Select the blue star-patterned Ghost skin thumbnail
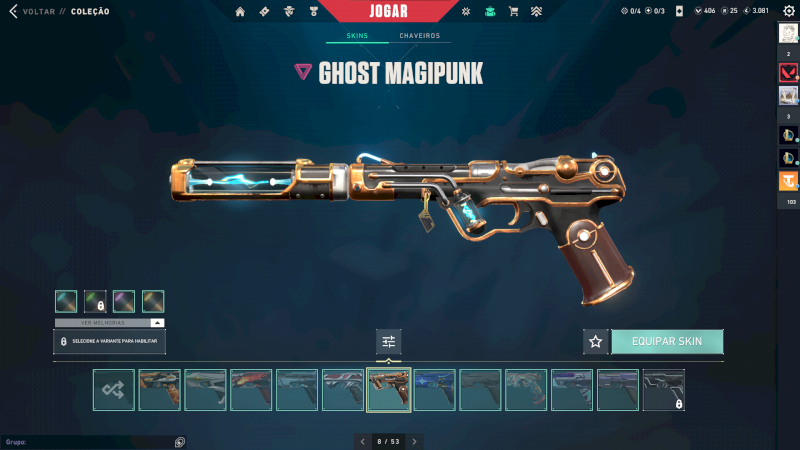Viewport: 800px width, 450px height. (x=435, y=390)
